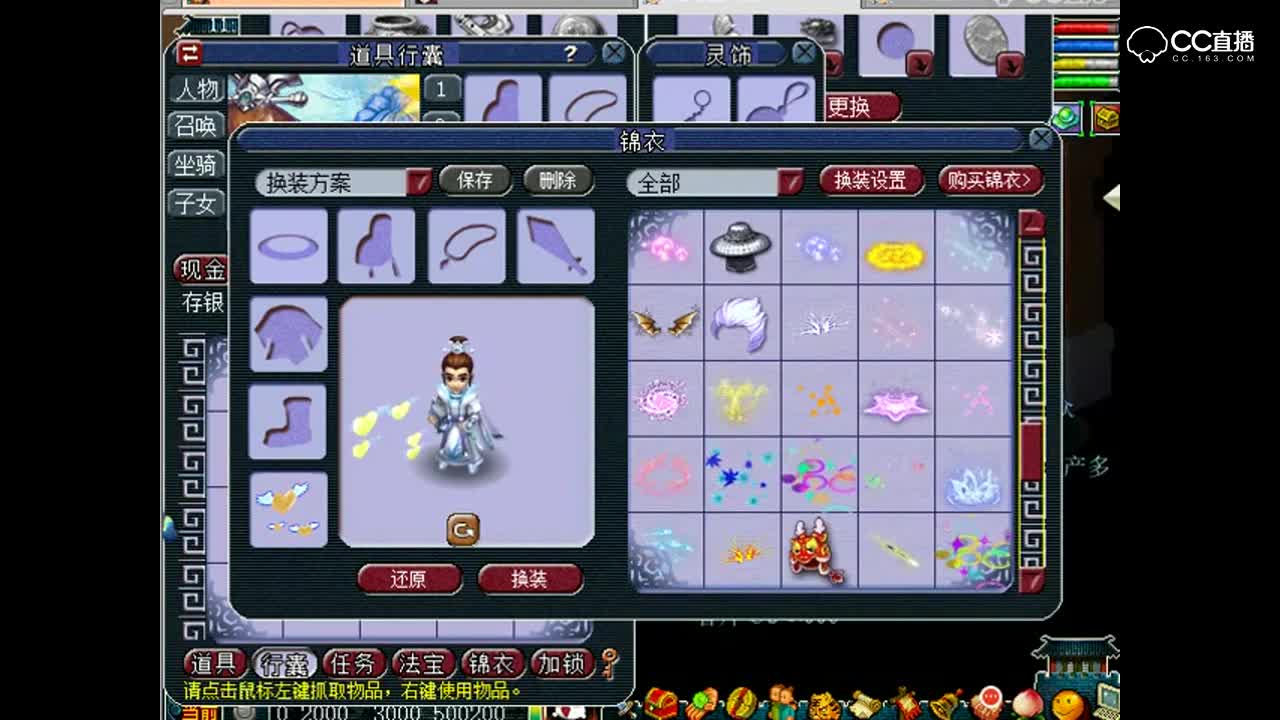The width and height of the screenshot is (1280, 720).
Task: Click the green gem icon near the minimap
Action: (1065, 118)
